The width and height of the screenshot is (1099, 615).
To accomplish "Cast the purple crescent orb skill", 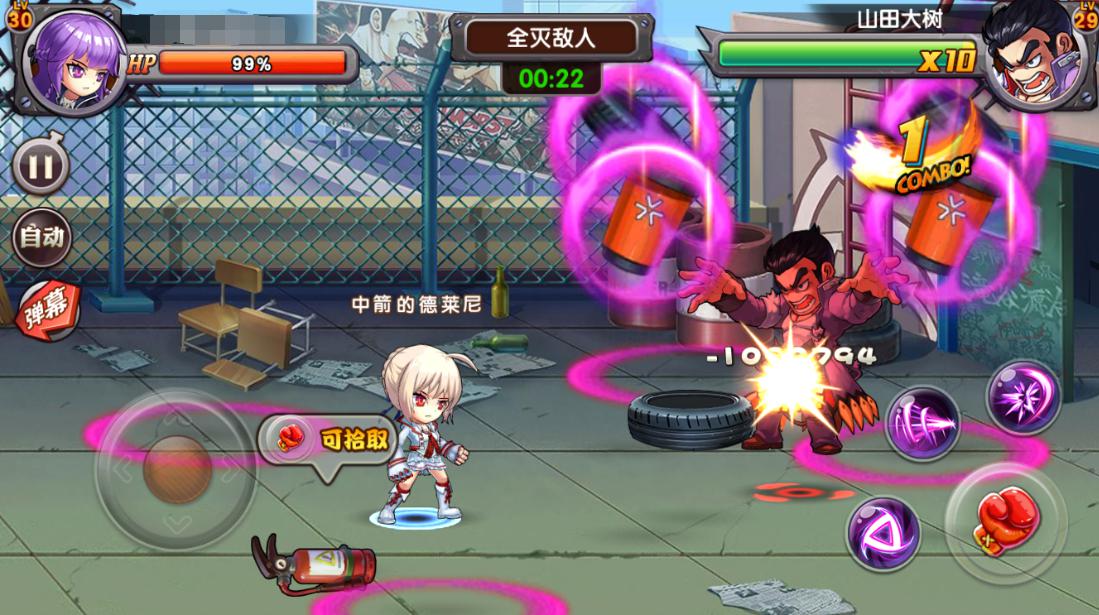I will point(1023,397).
